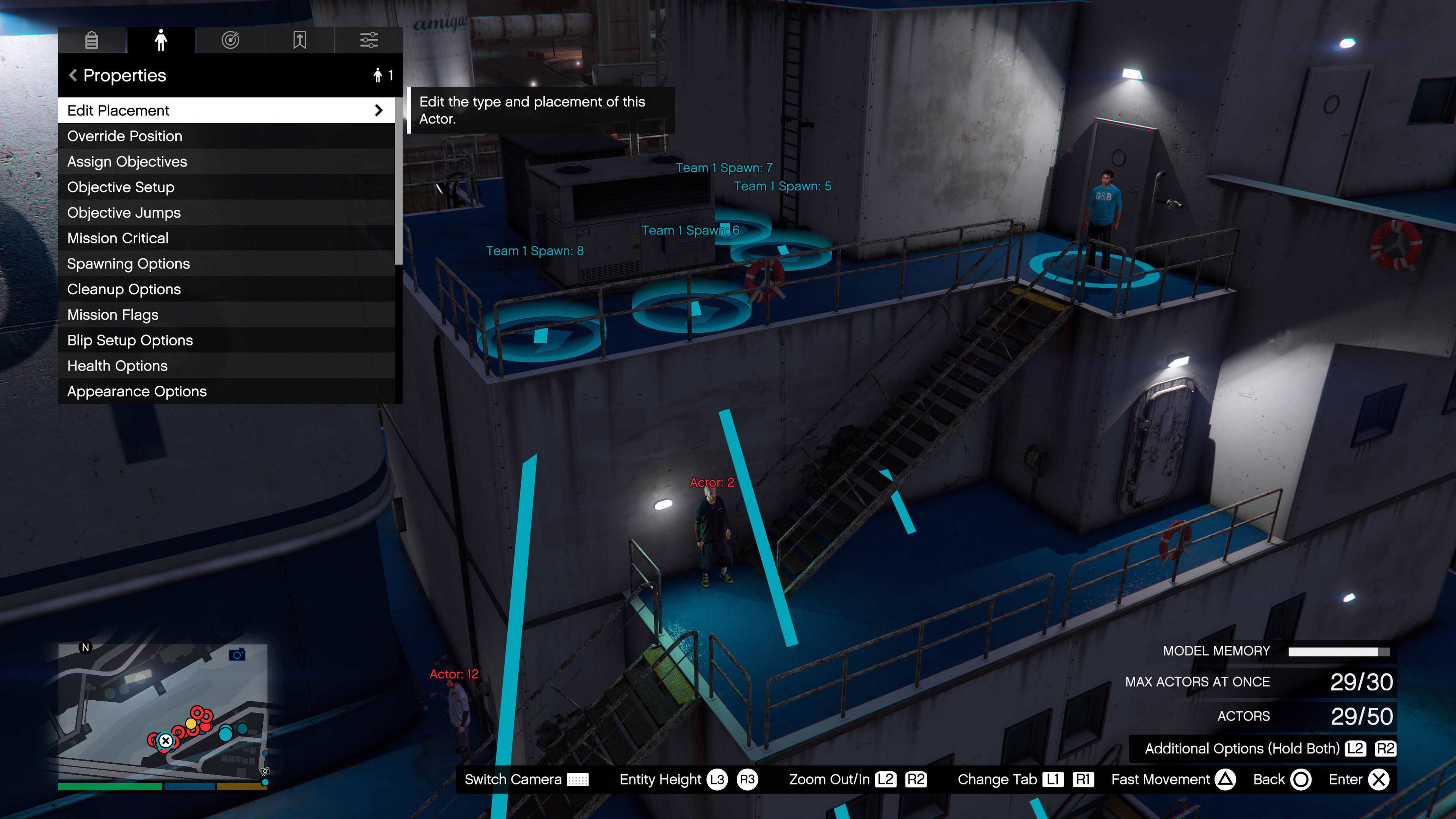Open Appearance Options

pyautogui.click(x=226, y=391)
